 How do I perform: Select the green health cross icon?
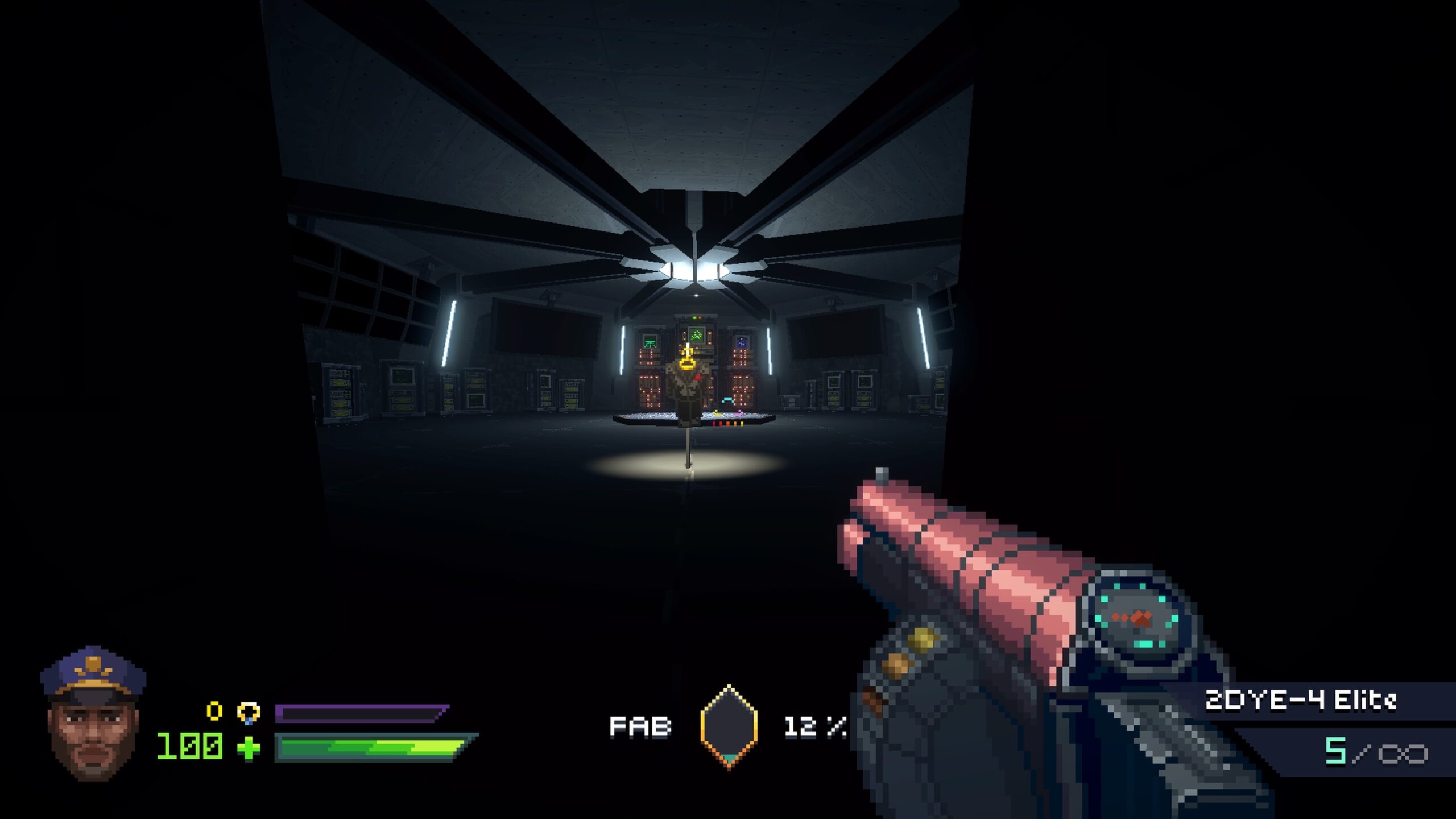(x=249, y=749)
